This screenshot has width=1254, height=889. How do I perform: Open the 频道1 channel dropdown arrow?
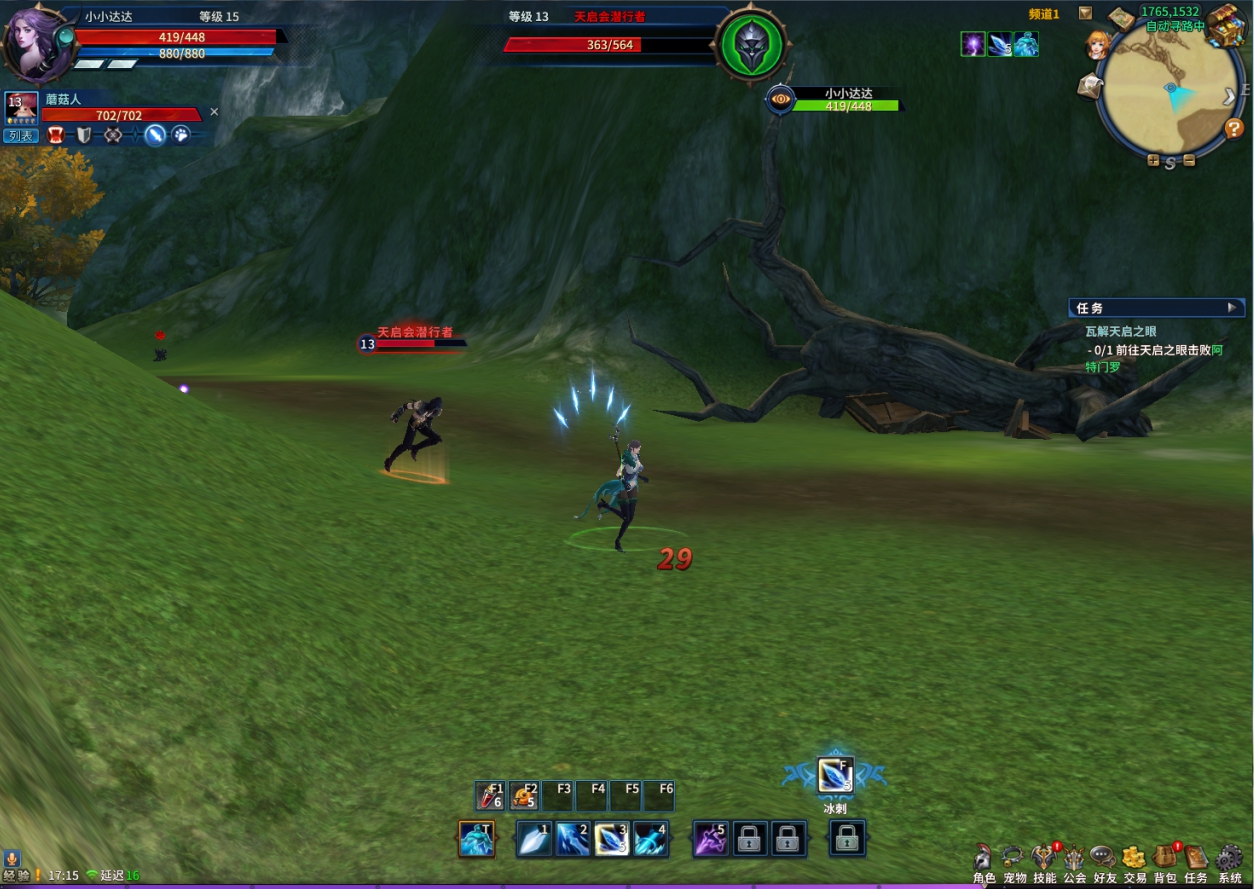coord(1085,13)
